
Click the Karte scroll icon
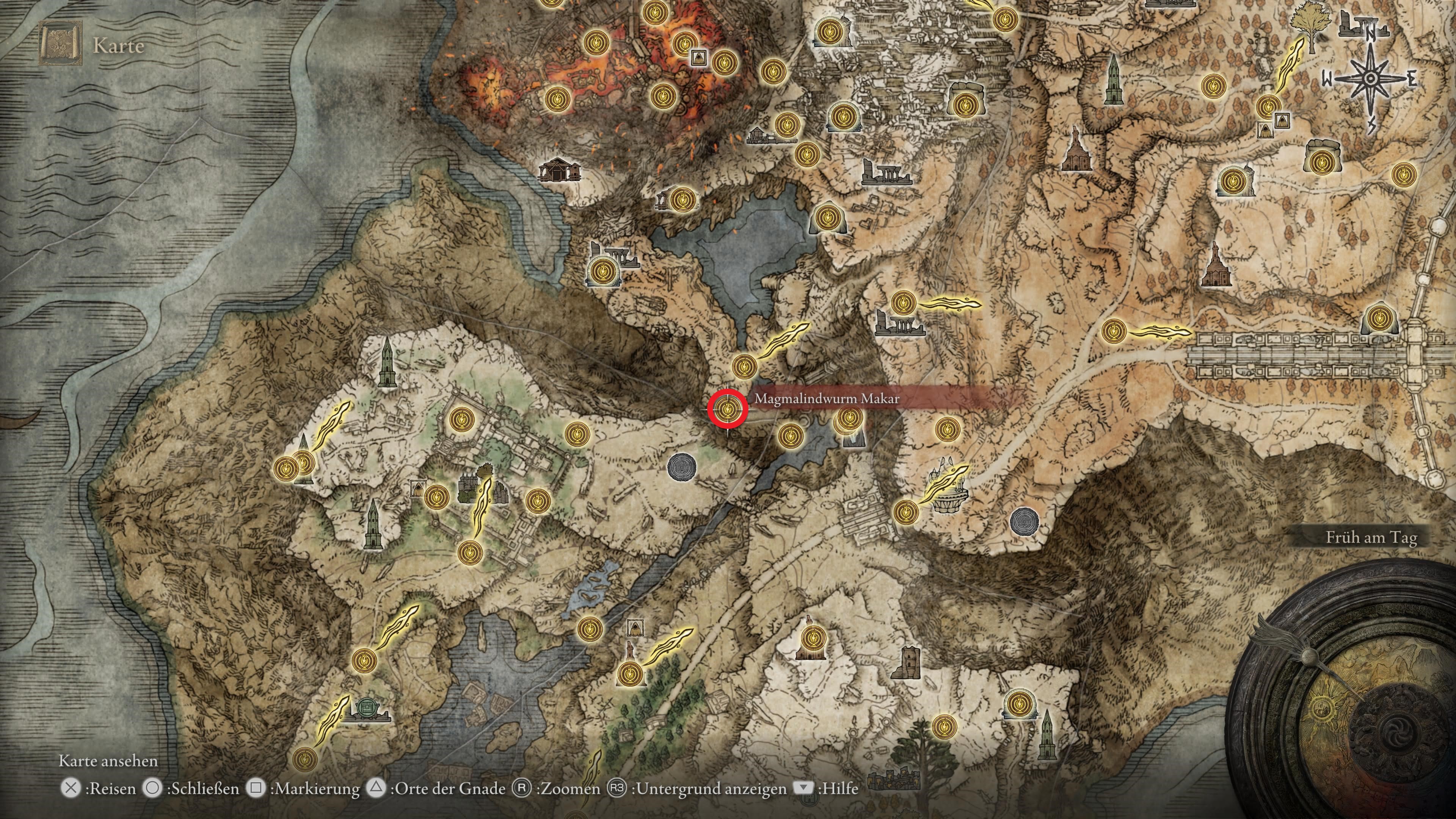61,44
